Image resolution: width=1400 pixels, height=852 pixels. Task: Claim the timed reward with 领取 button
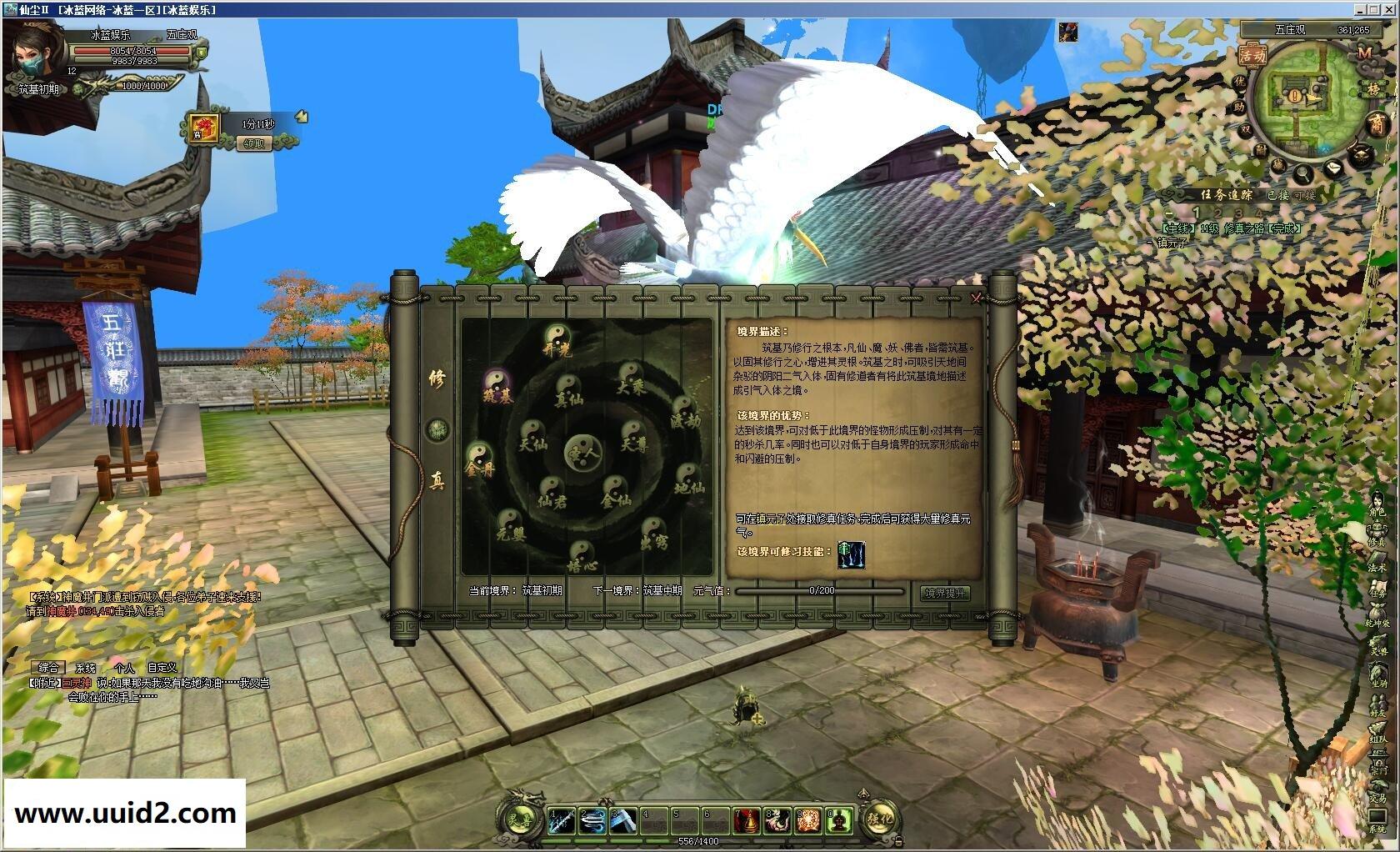(253, 143)
